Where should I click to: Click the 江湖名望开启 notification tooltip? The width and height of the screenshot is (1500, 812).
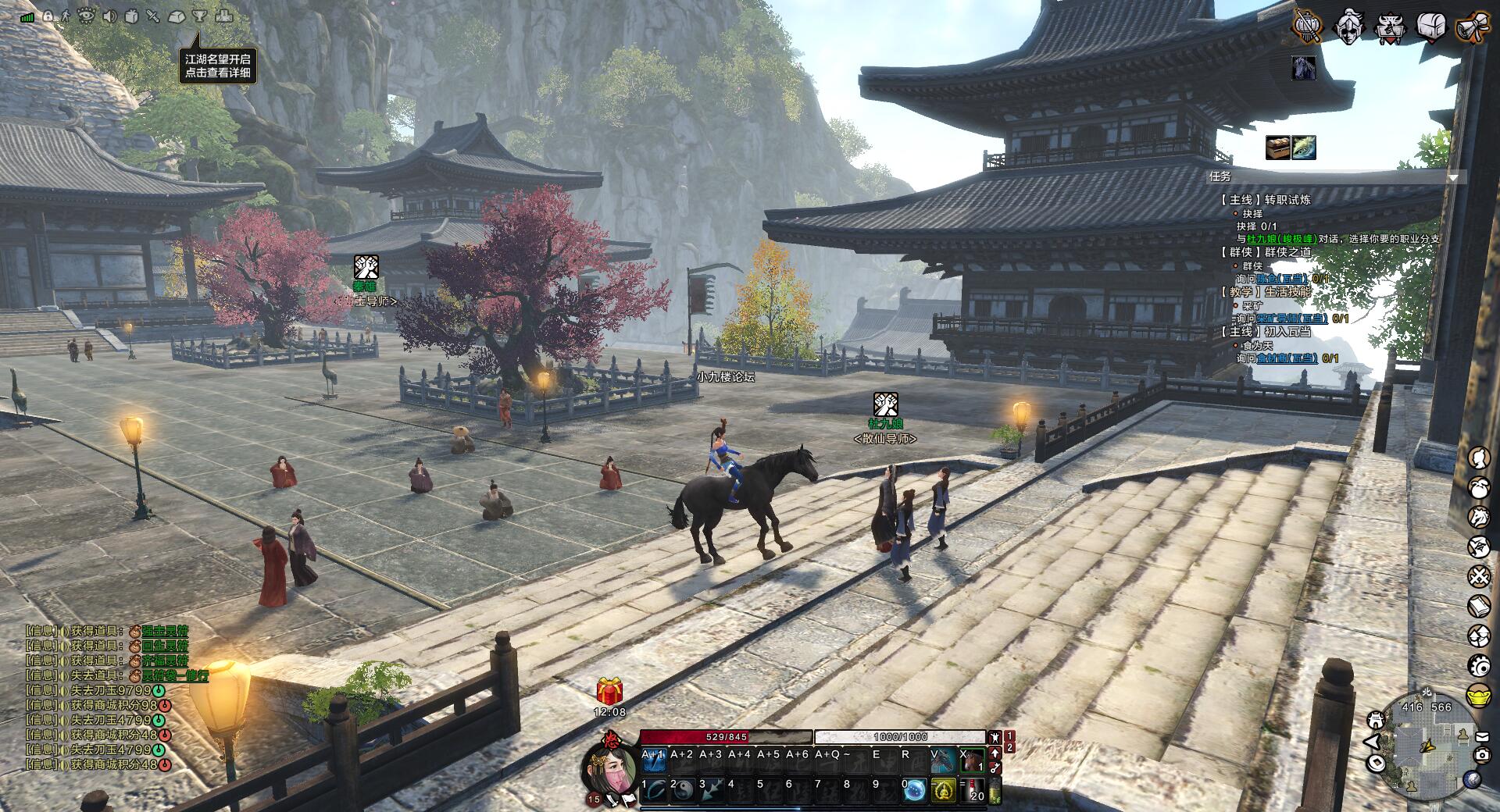click(218, 66)
